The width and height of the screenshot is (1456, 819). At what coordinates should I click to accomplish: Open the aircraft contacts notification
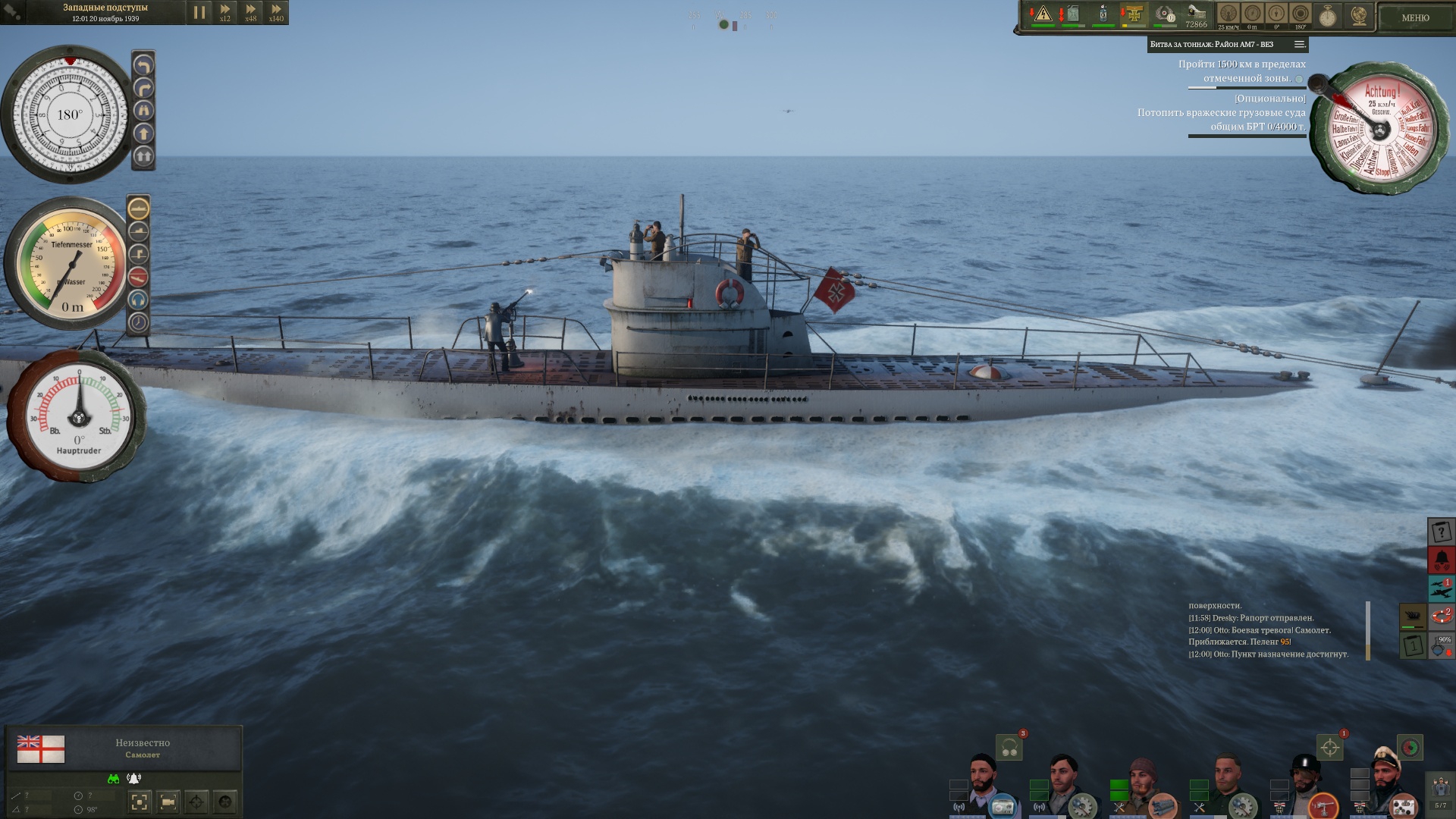(x=1441, y=588)
